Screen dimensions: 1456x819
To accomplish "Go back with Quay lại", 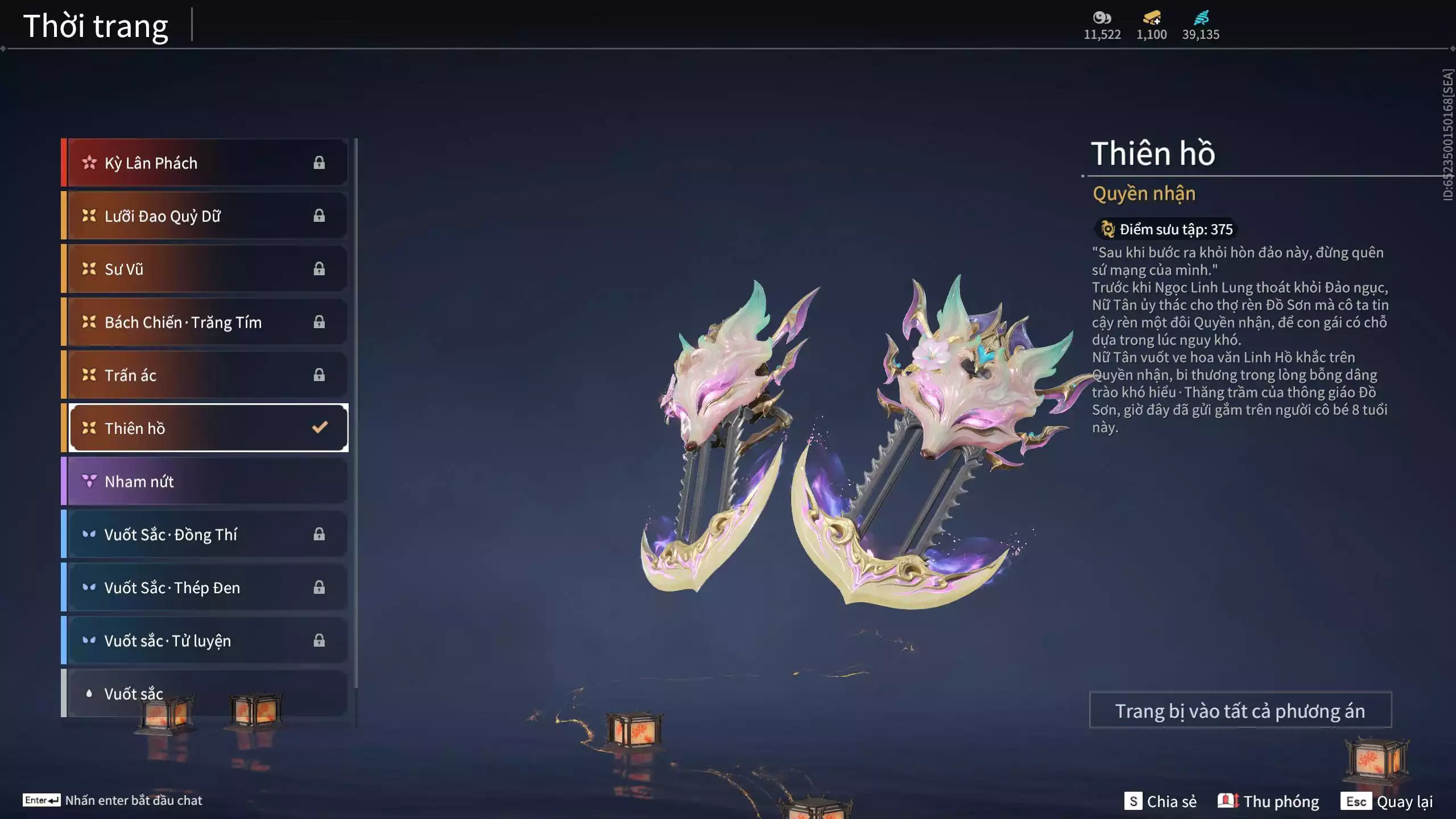I will (x=1387, y=801).
